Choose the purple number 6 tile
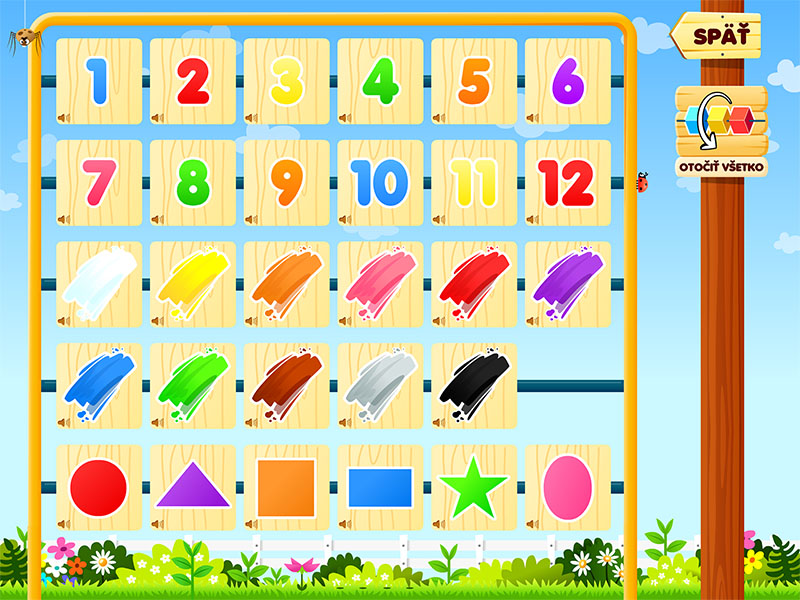This screenshot has height=600, width=800. [x=567, y=81]
